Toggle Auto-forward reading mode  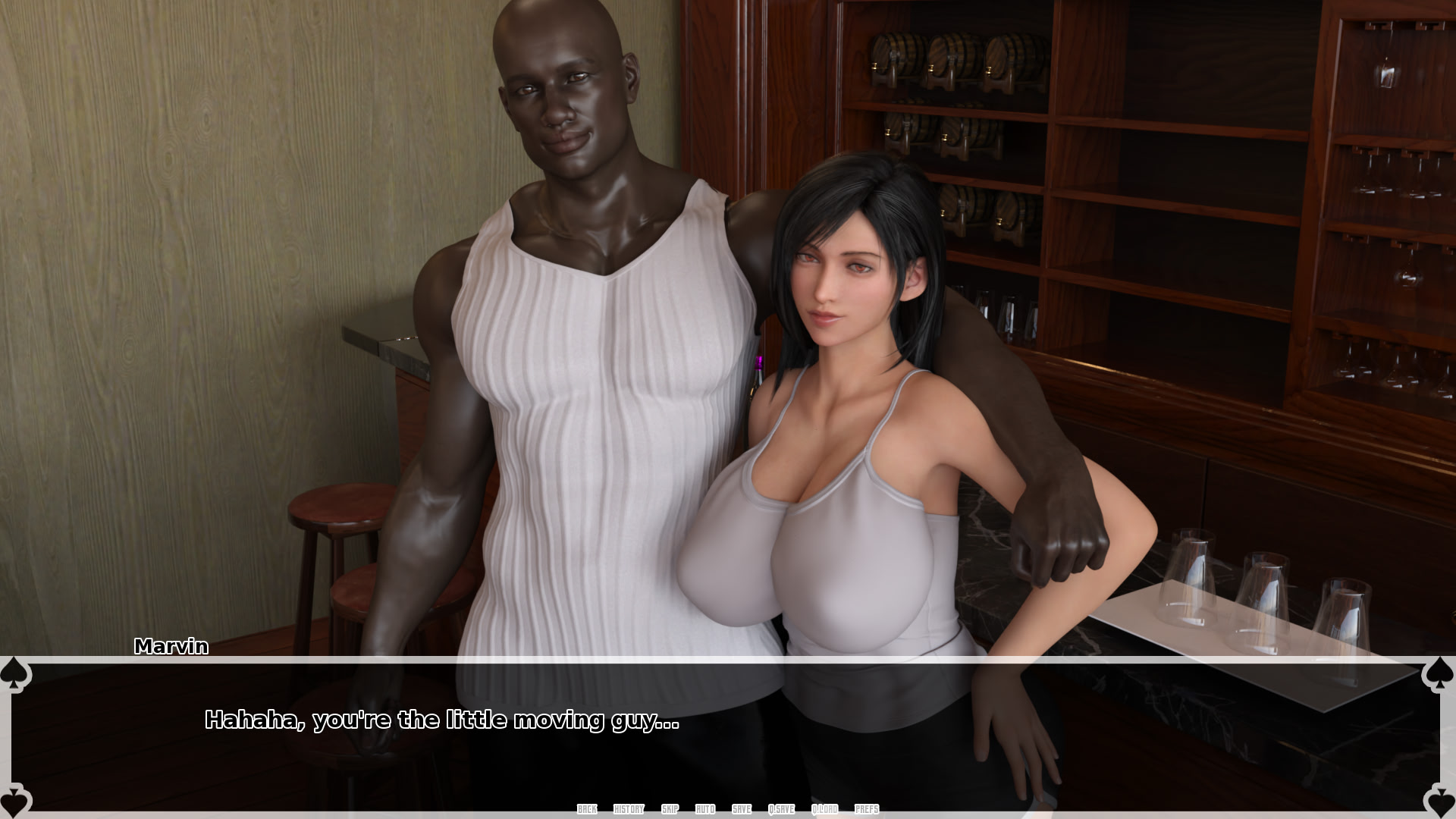point(704,809)
